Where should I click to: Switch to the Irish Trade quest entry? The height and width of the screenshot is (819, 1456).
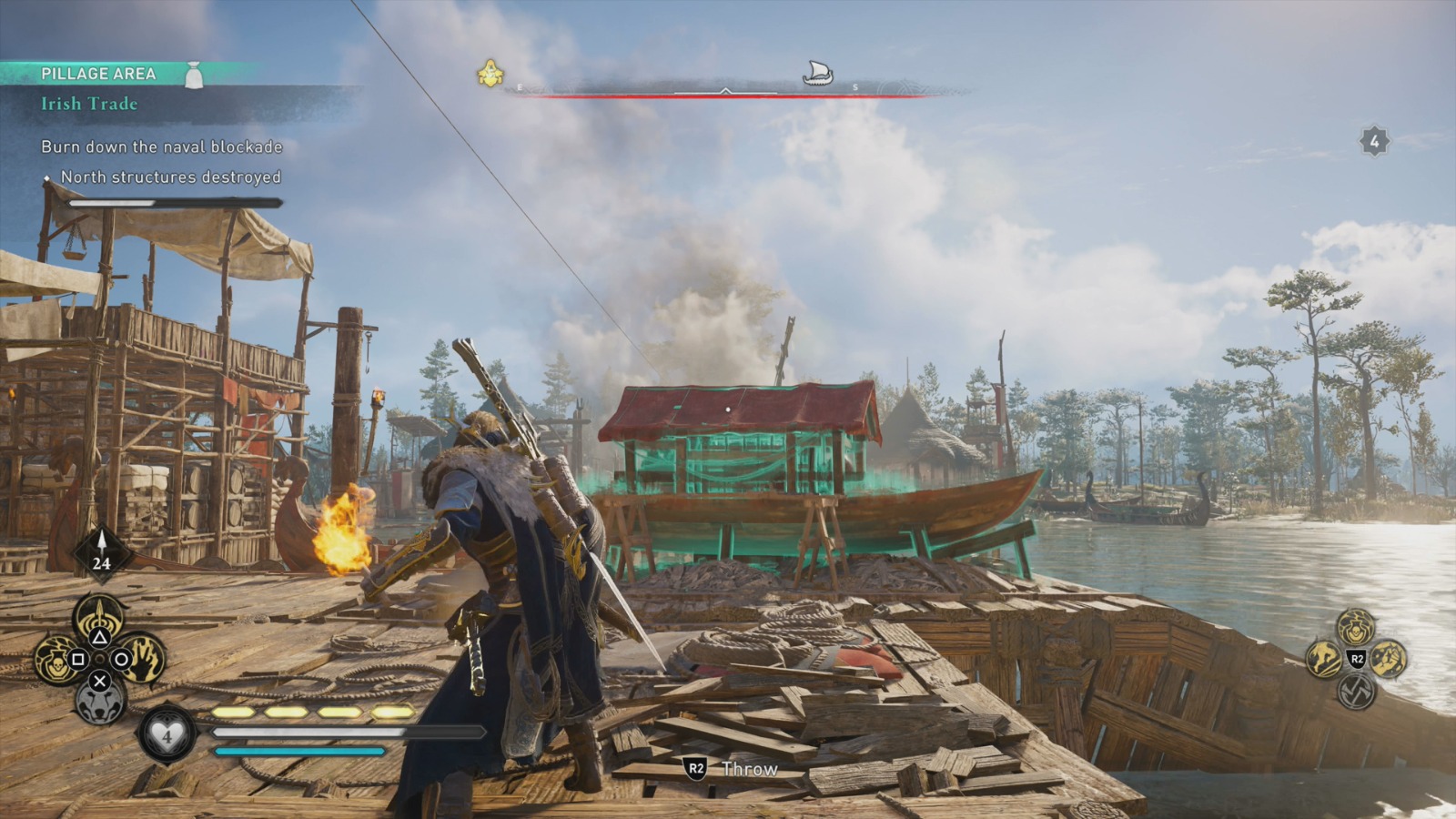[87, 104]
